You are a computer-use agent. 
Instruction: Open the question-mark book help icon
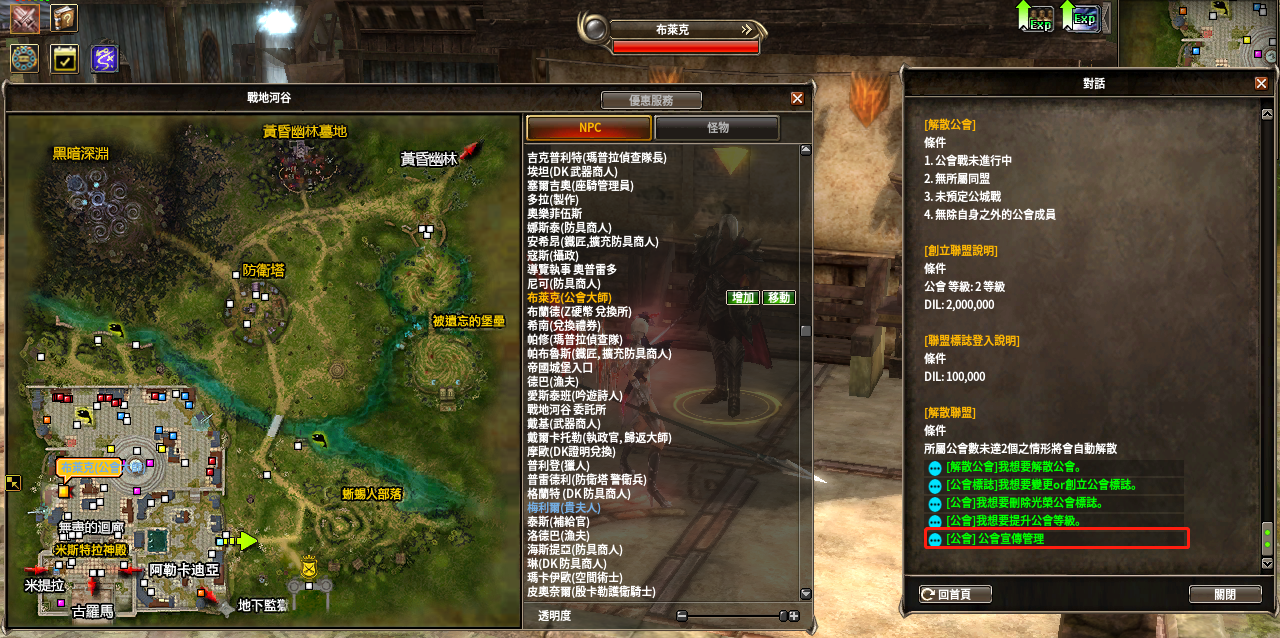coord(64,18)
